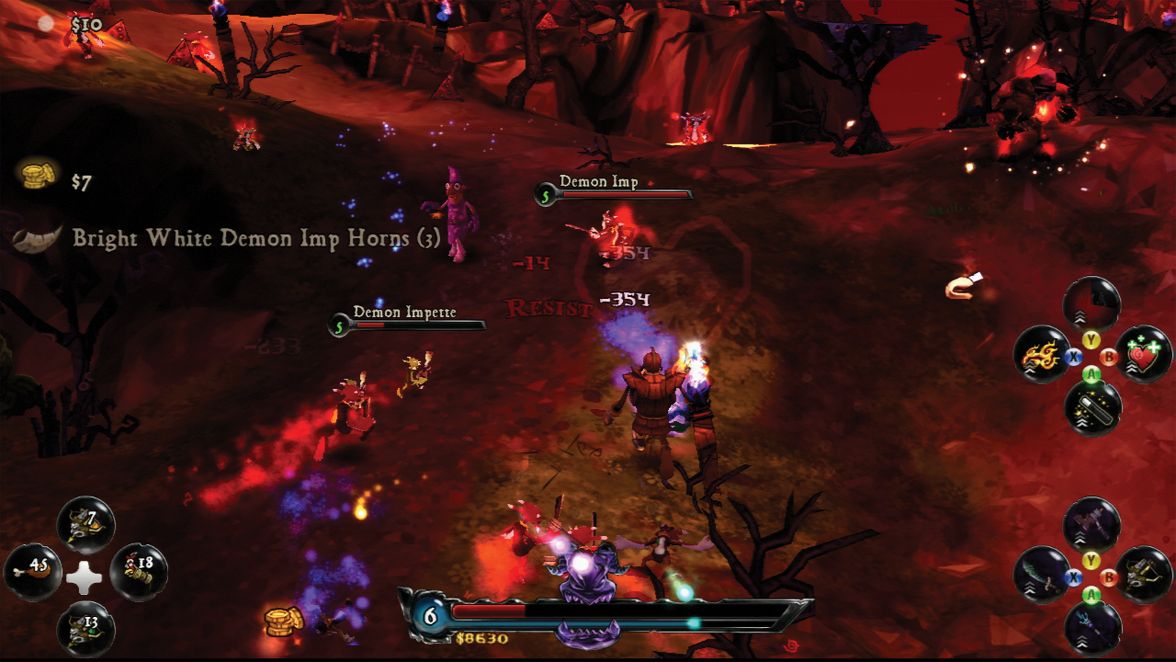This screenshot has width=1176, height=662.
Task: Activate the flame spell ability
Action: [1041, 355]
